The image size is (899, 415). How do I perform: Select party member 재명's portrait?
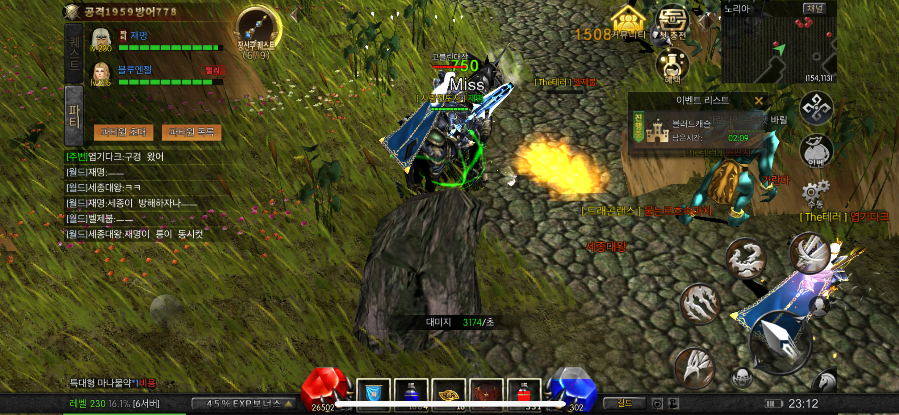click(101, 39)
